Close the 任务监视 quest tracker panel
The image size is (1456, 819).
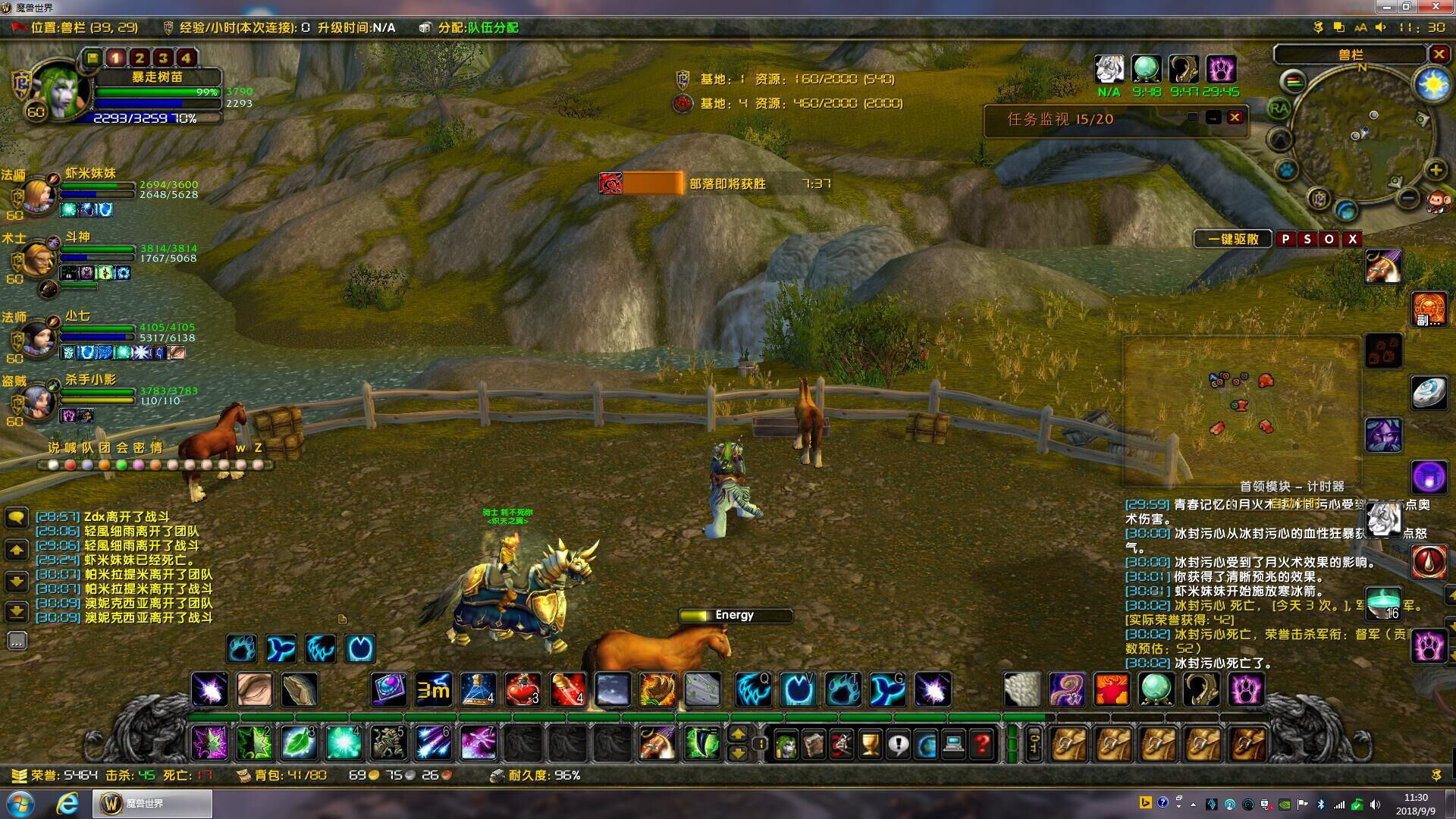pyautogui.click(x=1235, y=118)
